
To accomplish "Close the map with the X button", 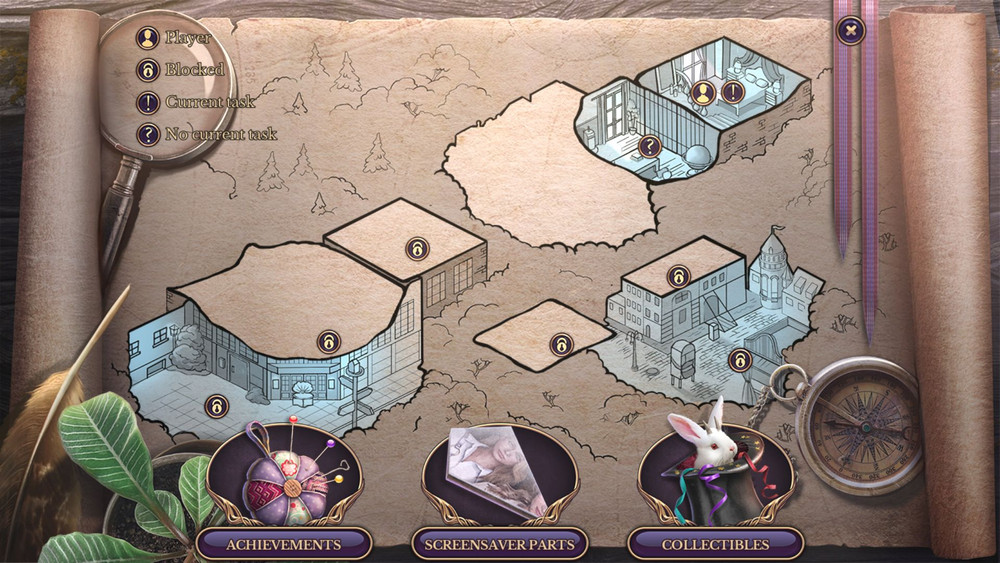I will tap(850, 31).
